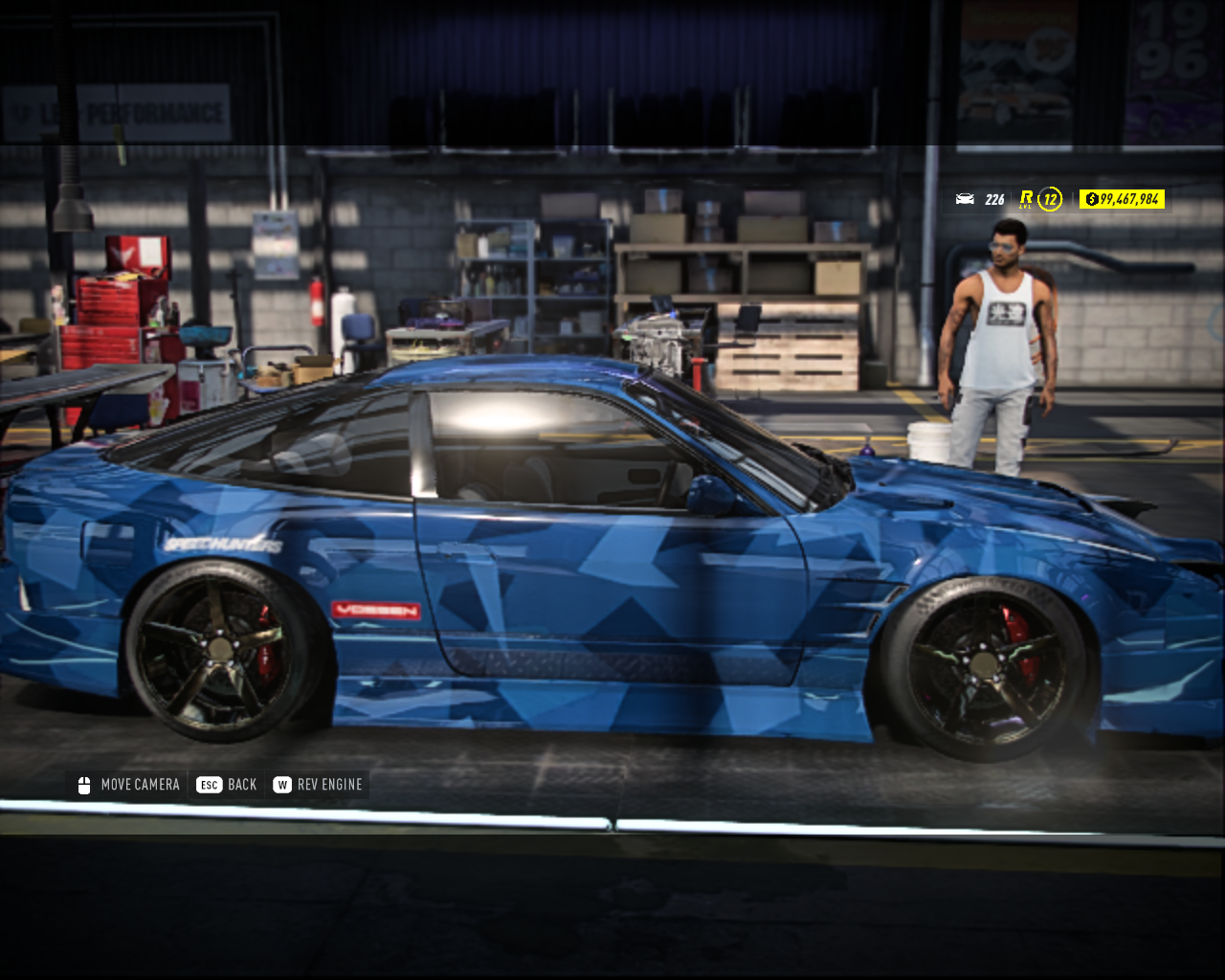Activate the Rev Engine button
This screenshot has width=1225, height=980.
point(318,785)
